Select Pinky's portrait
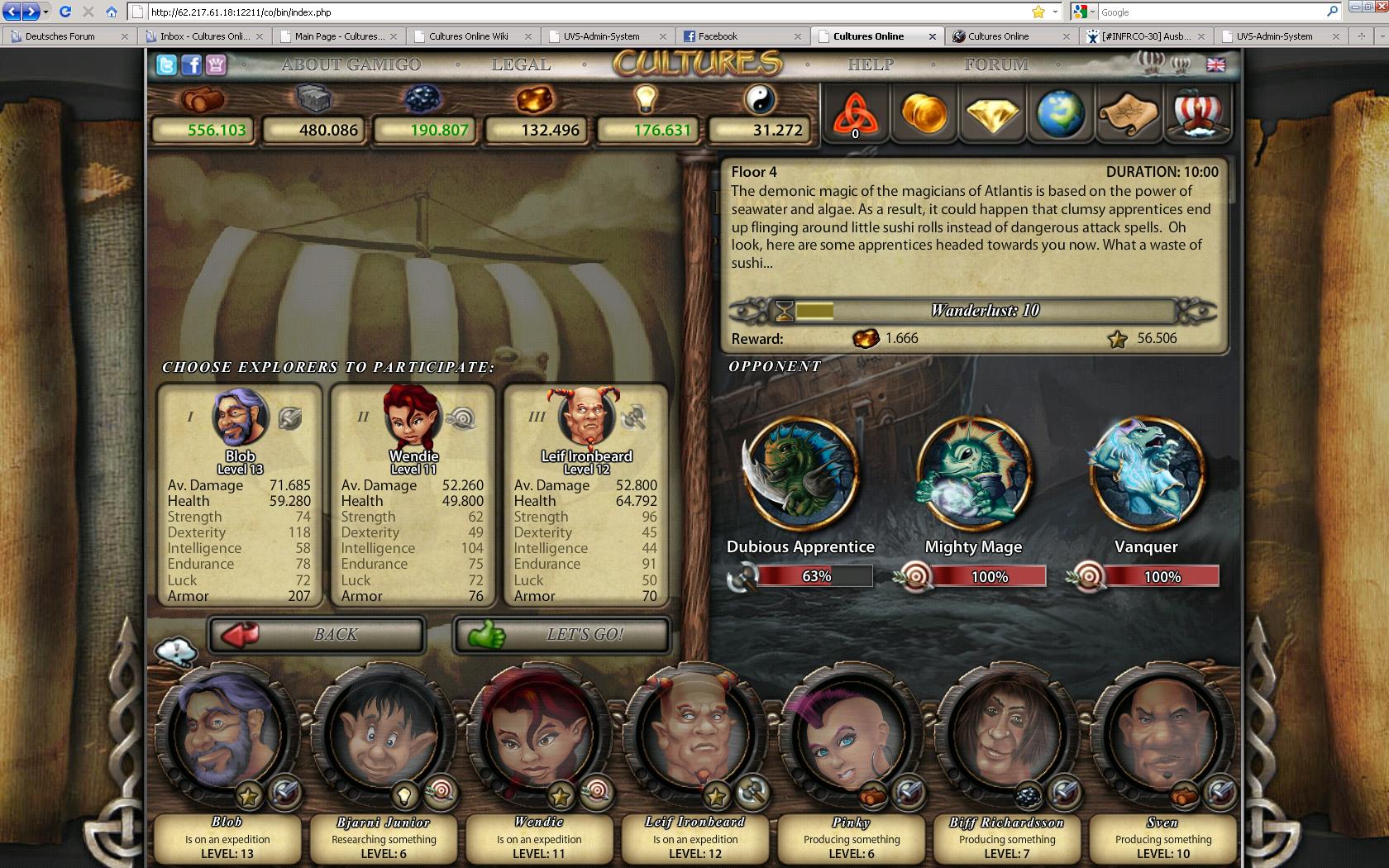The height and width of the screenshot is (868, 1389). [x=851, y=732]
